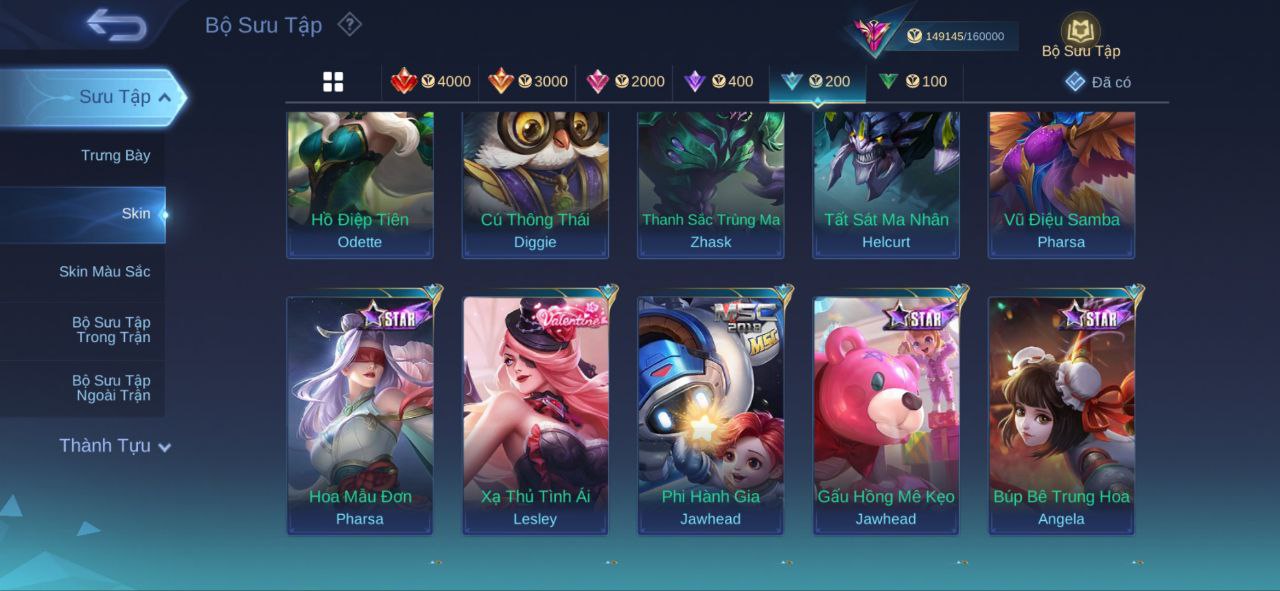This screenshot has width=1280, height=591.
Task: Choose the Xạ Thủ Tình Ái Lesley skin
Action: coord(535,415)
